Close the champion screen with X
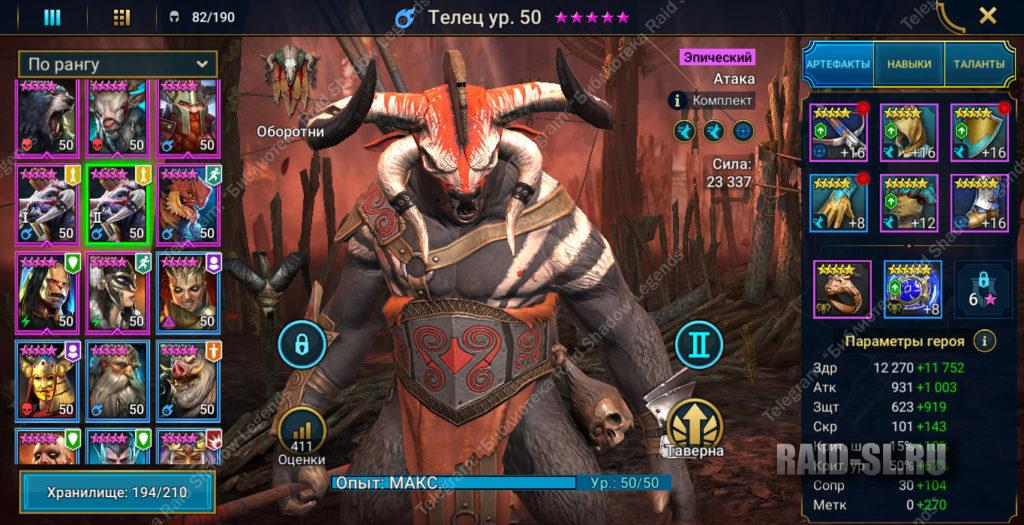 987,16
